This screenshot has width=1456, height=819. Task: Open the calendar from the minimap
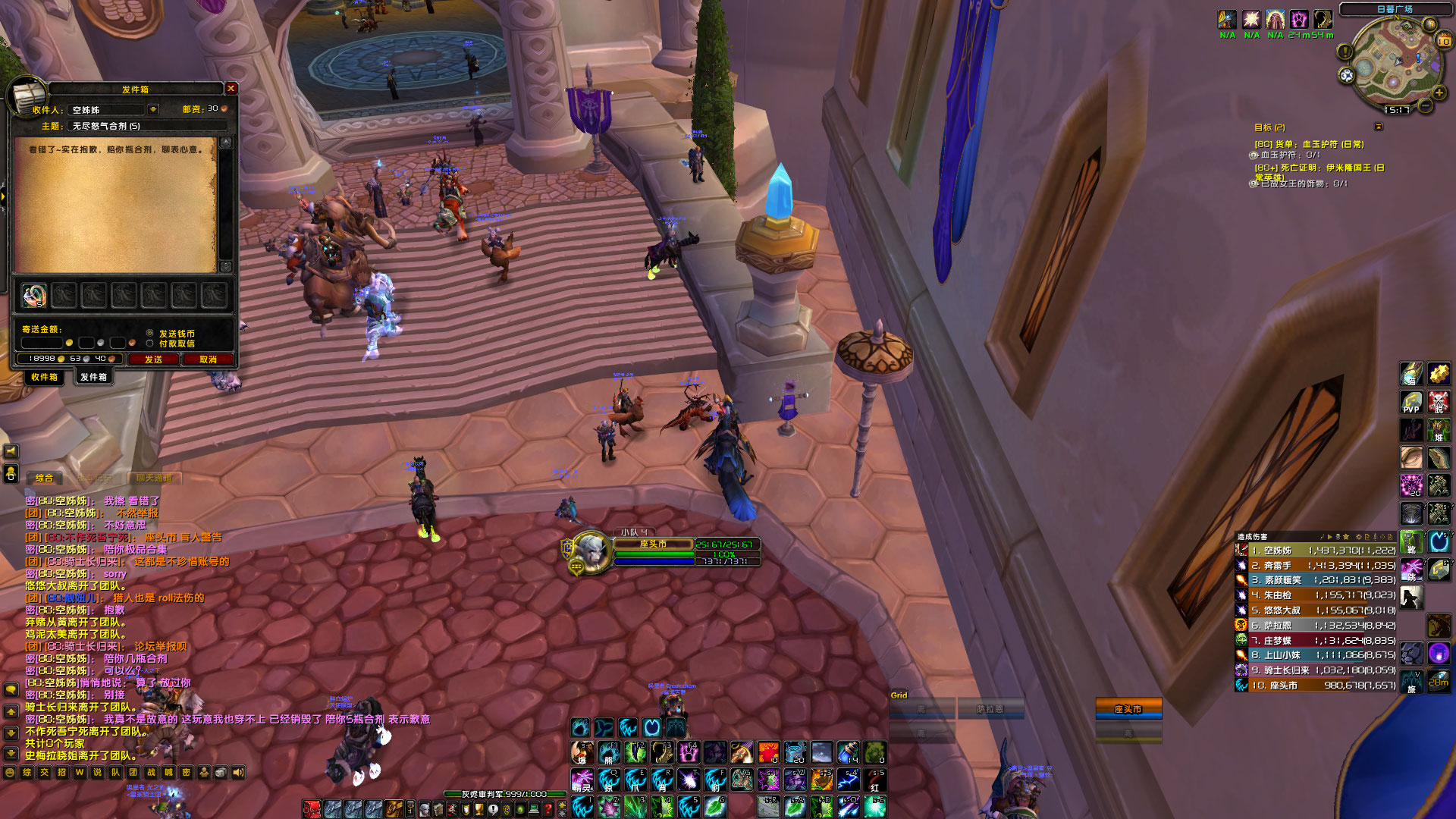1445,39
